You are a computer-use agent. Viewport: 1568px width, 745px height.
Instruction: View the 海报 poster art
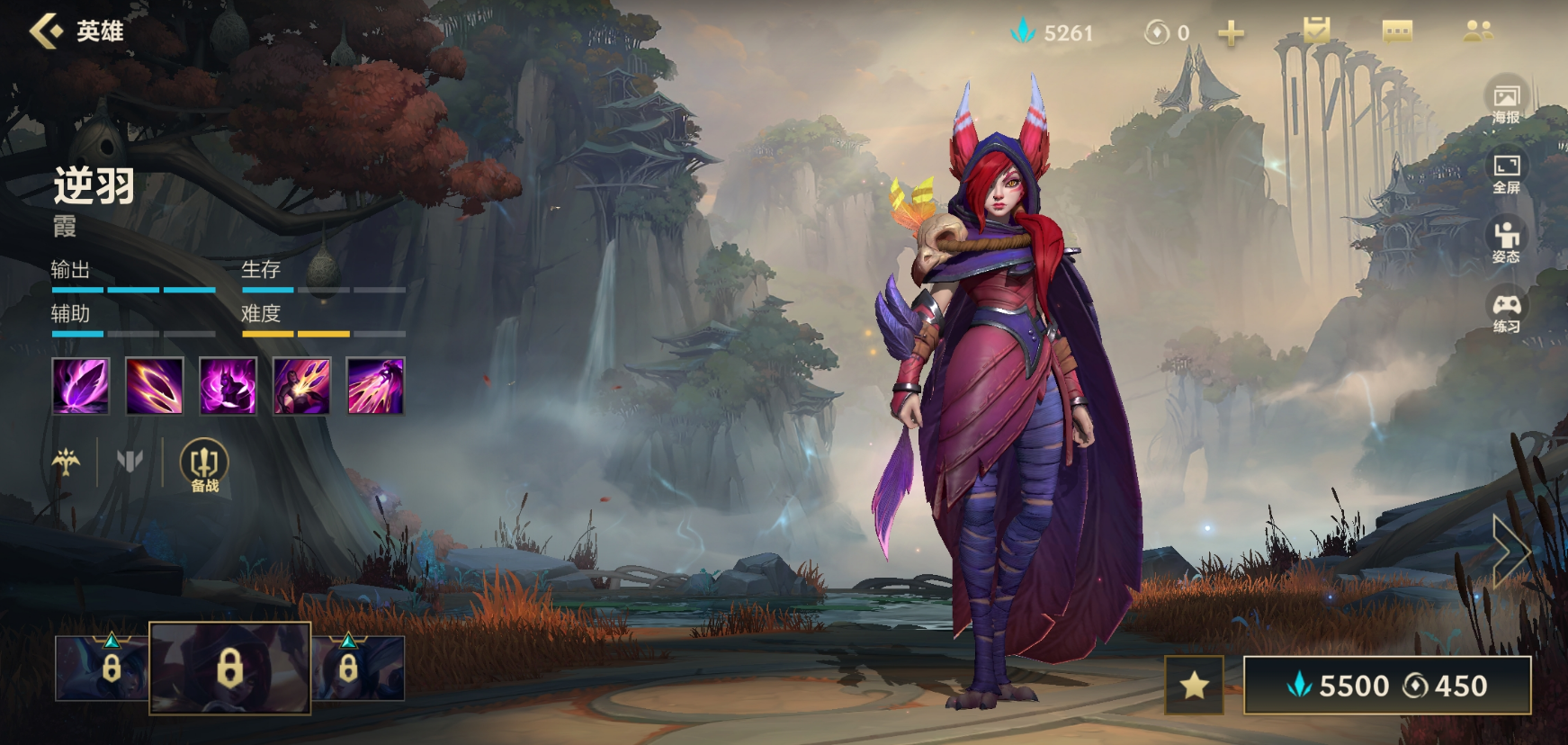coord(1506,103)
